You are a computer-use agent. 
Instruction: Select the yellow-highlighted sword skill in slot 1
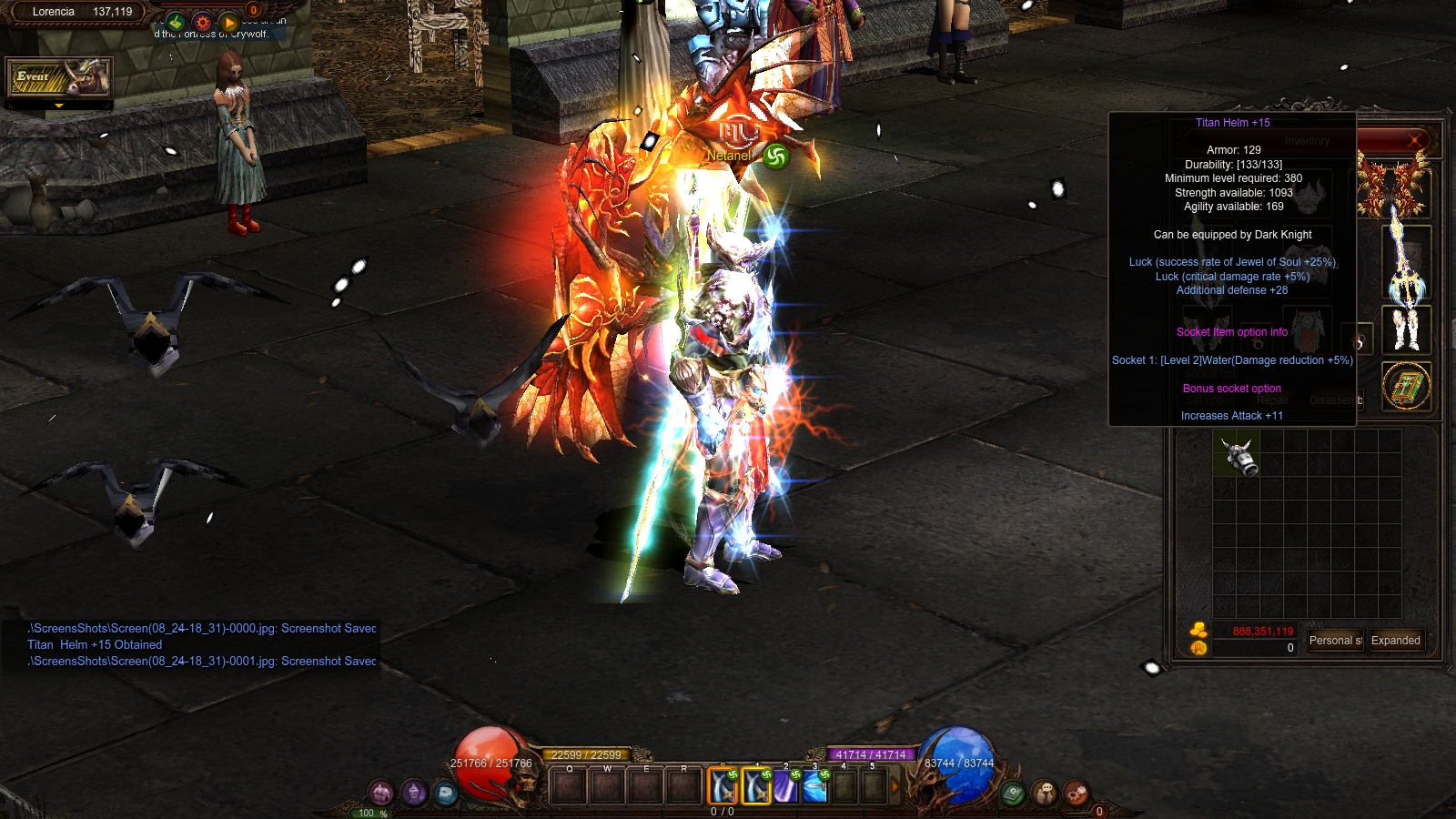756,786
